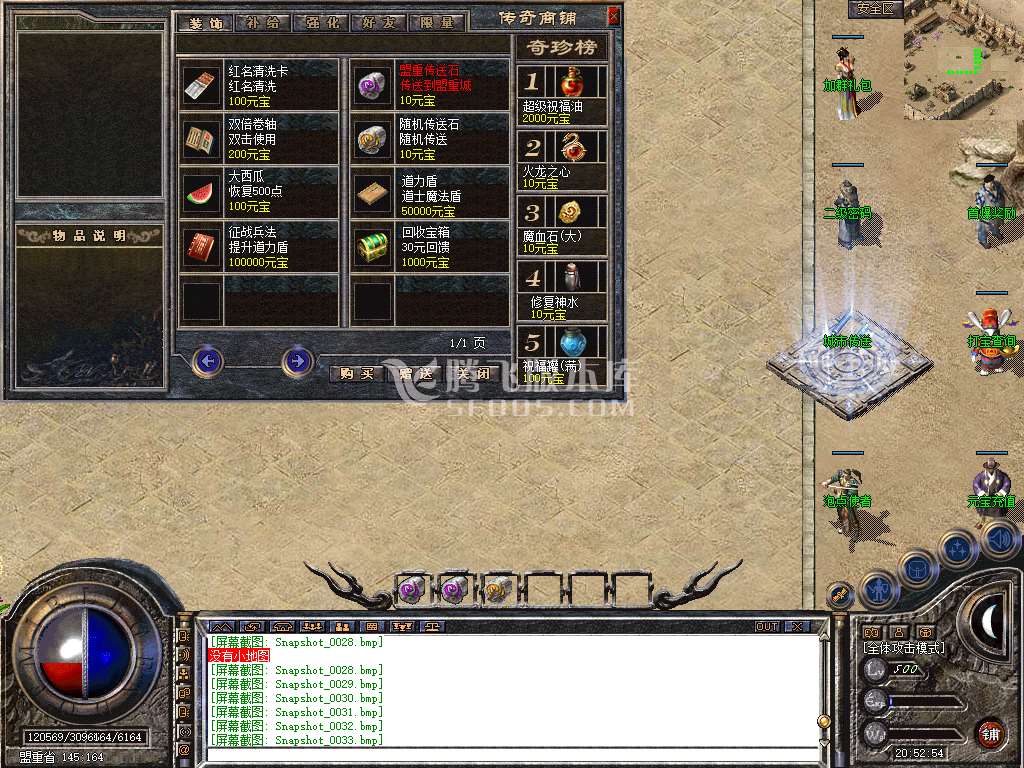
Task: Click the 购买 buy button
Action: tap(357, 374)
